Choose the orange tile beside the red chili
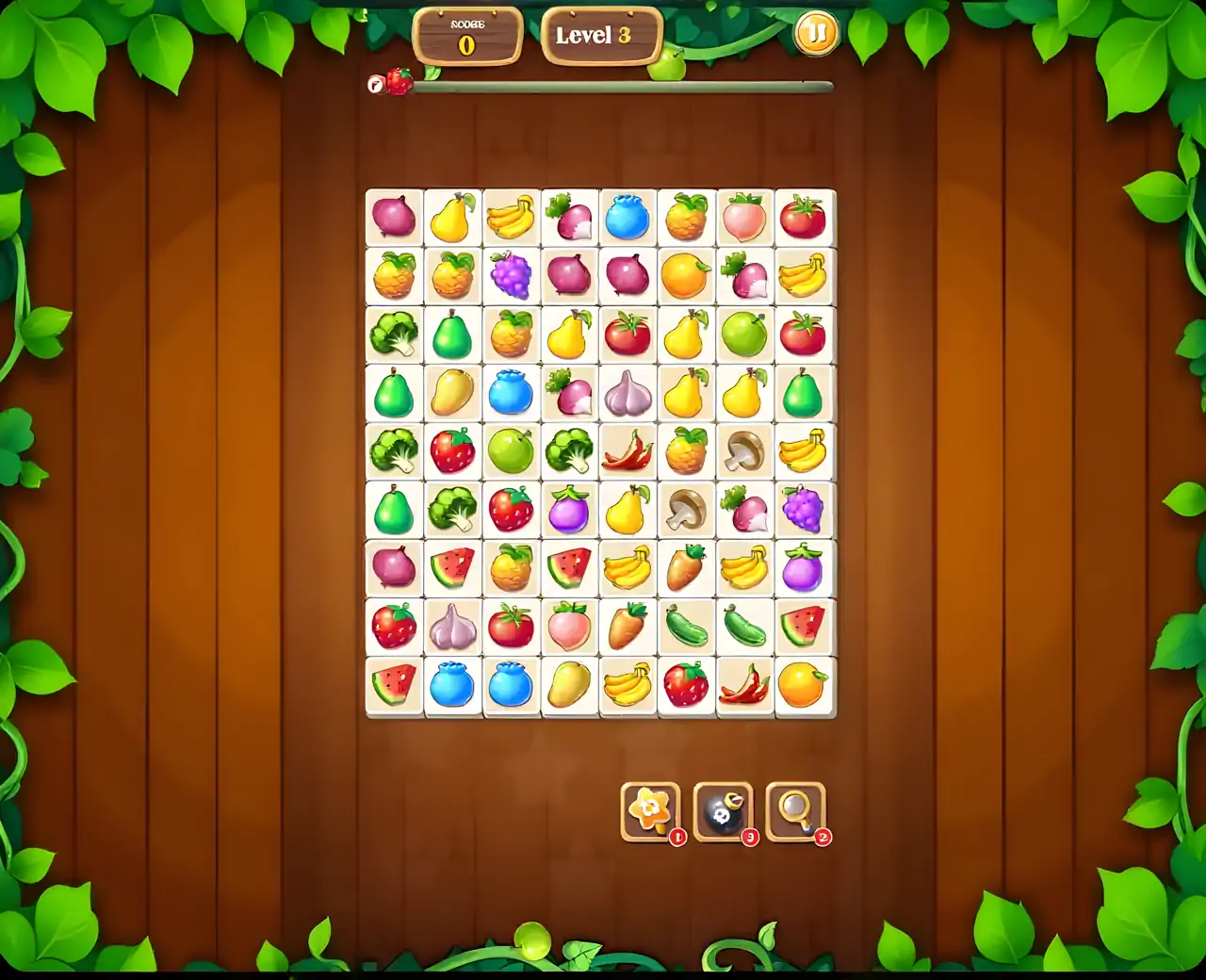This screenshot has width=1206, height=980. click(x=803, y=685)
